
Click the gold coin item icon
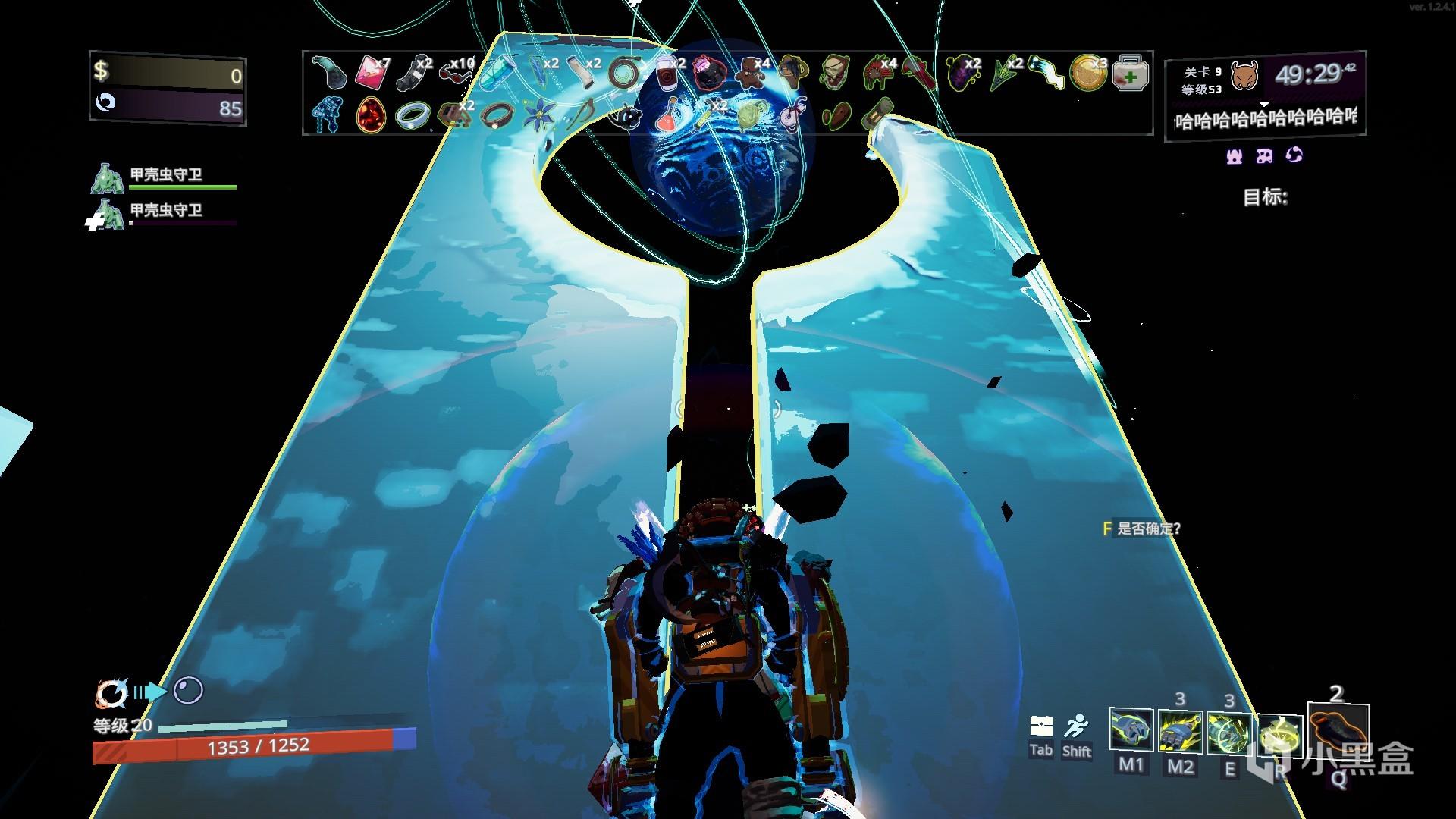click(1087, 73)
